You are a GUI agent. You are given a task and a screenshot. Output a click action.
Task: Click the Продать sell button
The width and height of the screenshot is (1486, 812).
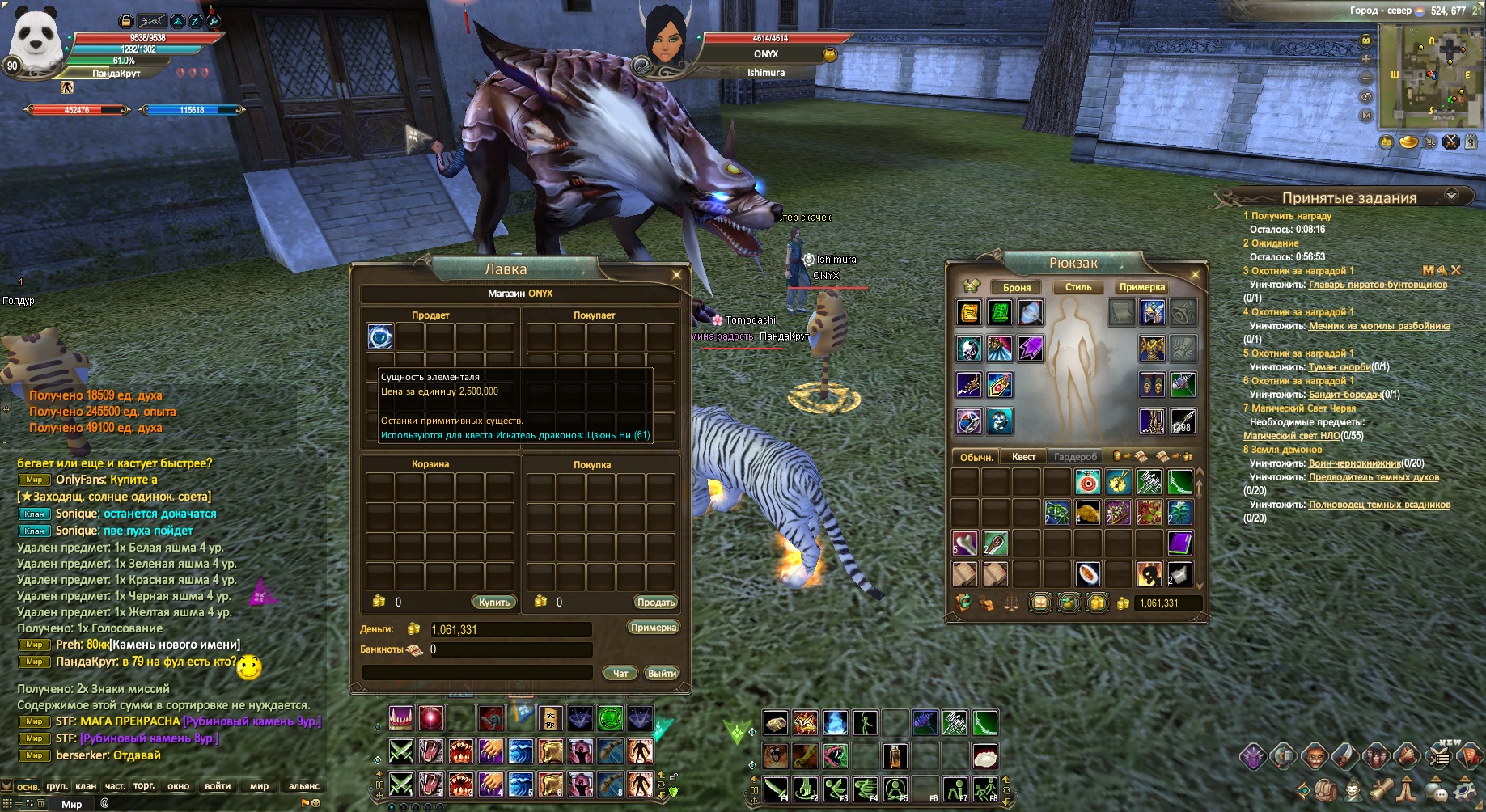click(655, 603)
